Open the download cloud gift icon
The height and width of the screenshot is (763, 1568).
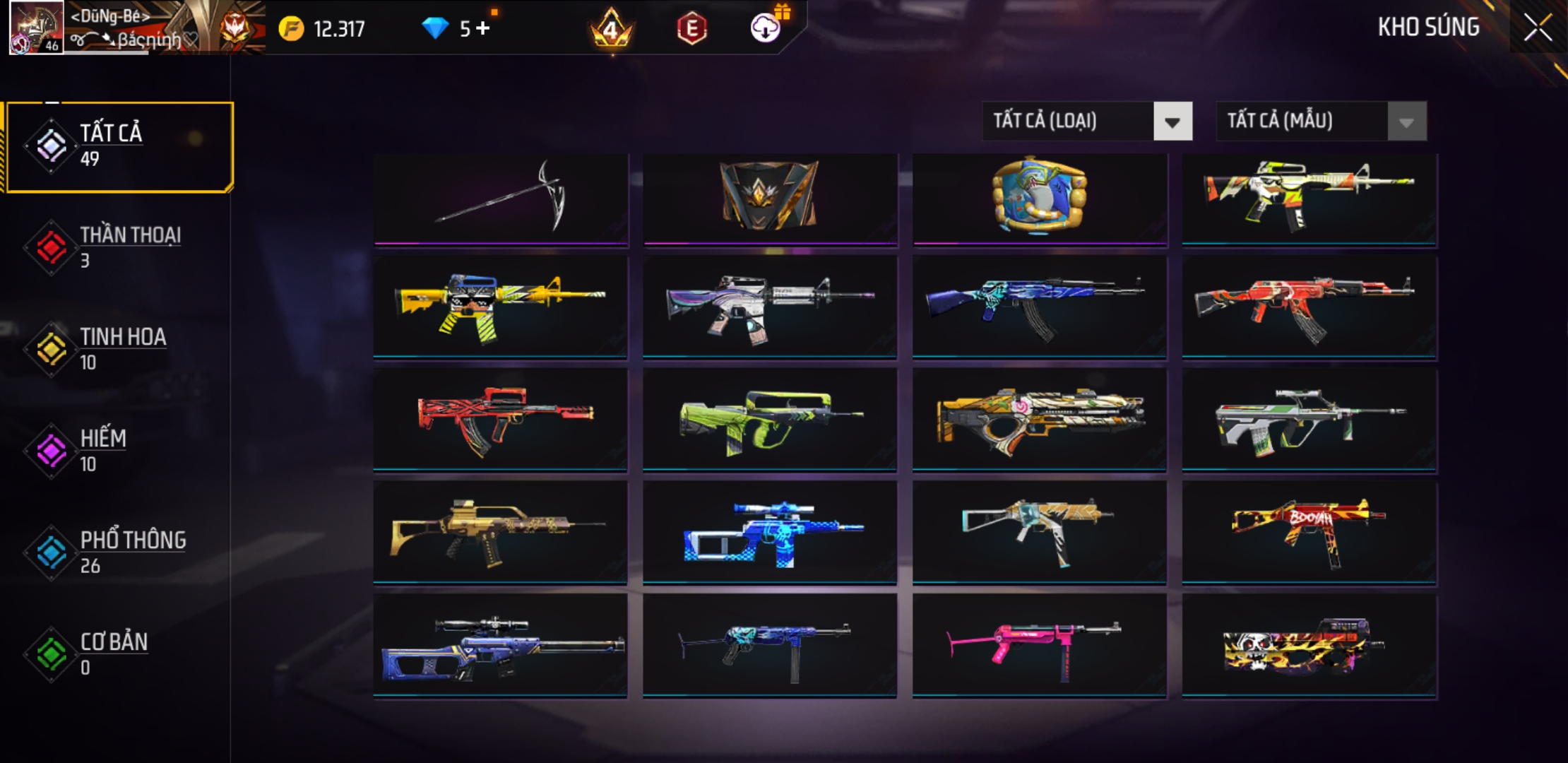[x=765, y=28]
